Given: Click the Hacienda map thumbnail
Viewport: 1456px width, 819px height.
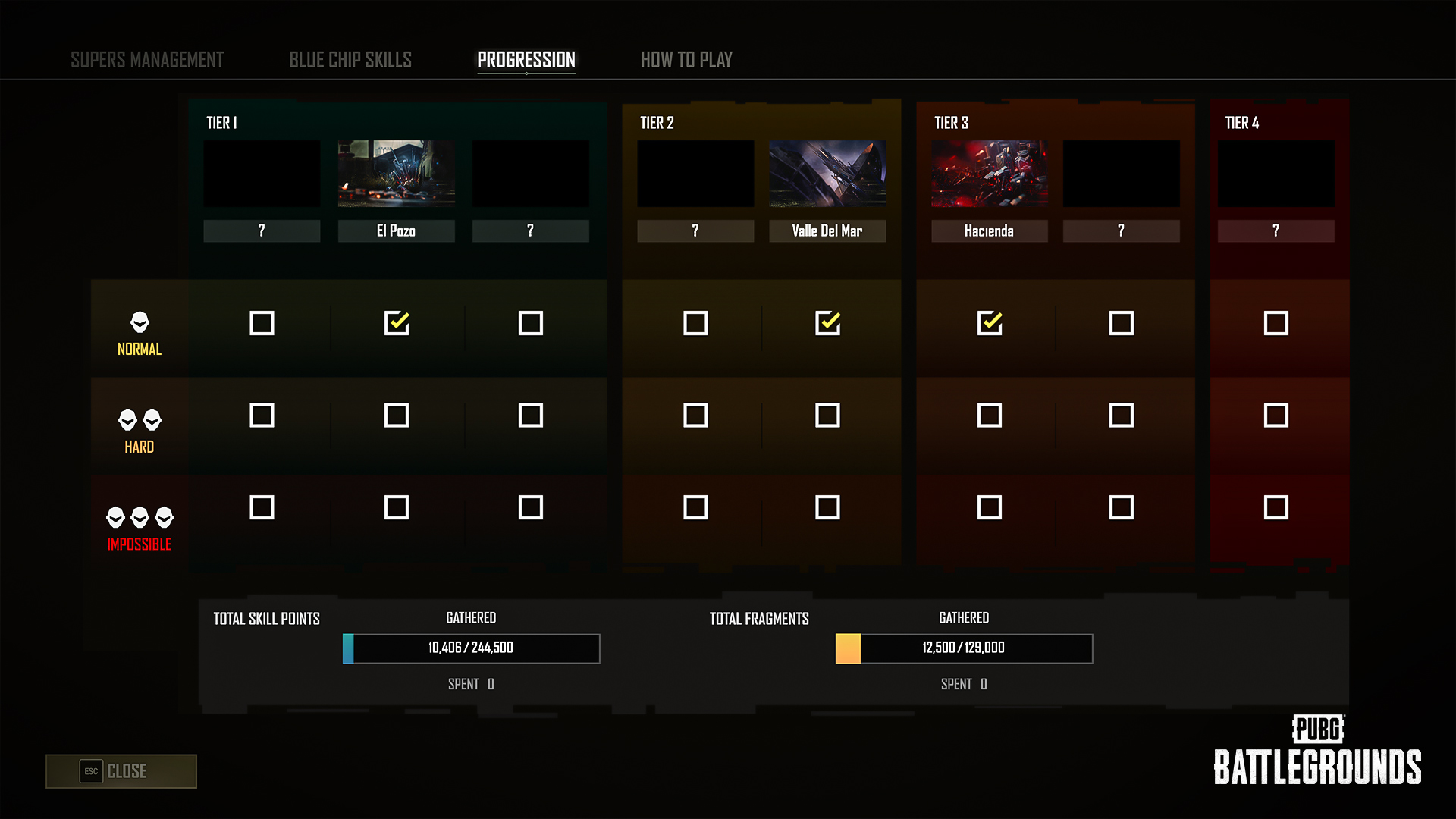Looking at the screenshot, I should click(990, 174).
